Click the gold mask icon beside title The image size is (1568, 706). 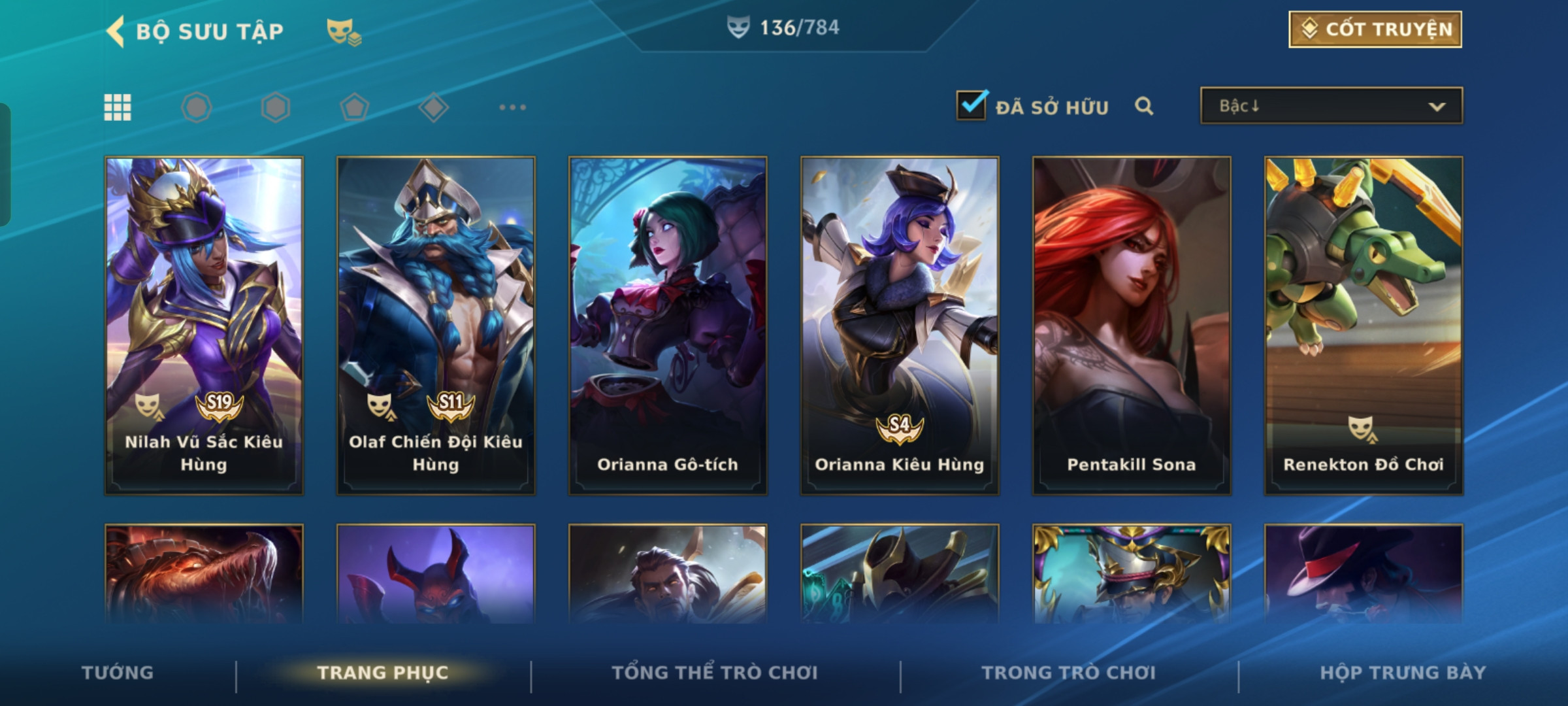(344, 31)
